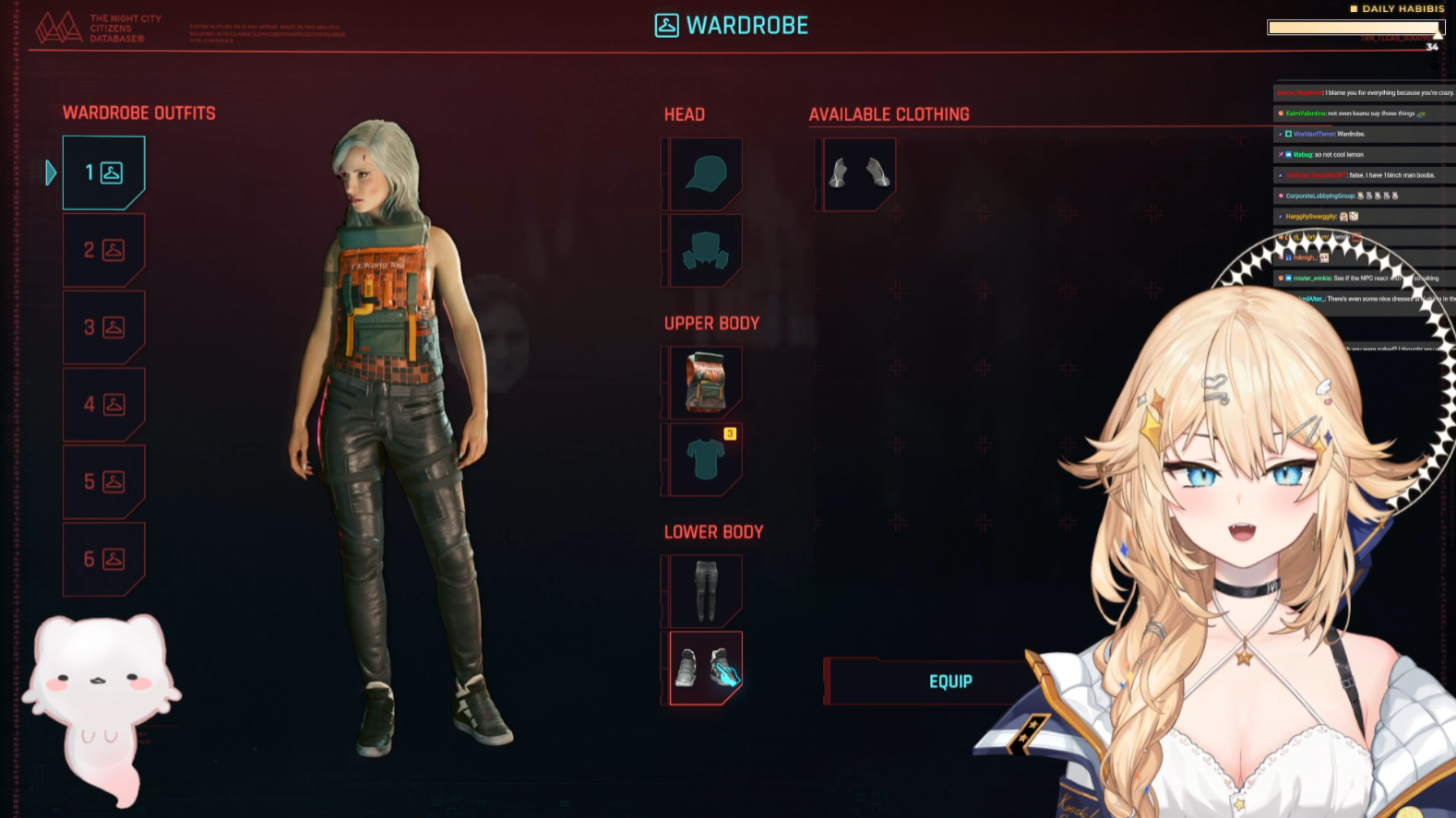Screen dimensions: 1456x818
Task: Click the empty hat slot under Head
Action: (705, 173)
